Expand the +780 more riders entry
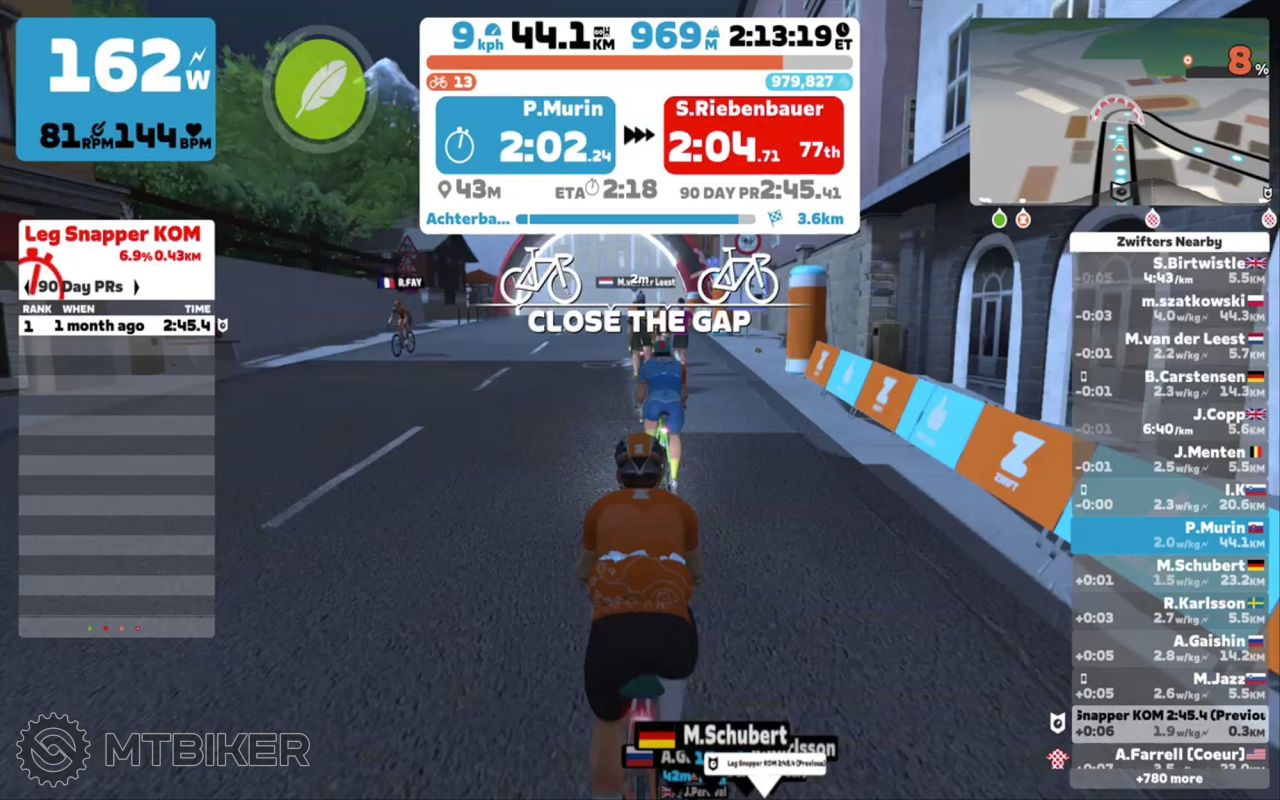 tap(1169, 778)
